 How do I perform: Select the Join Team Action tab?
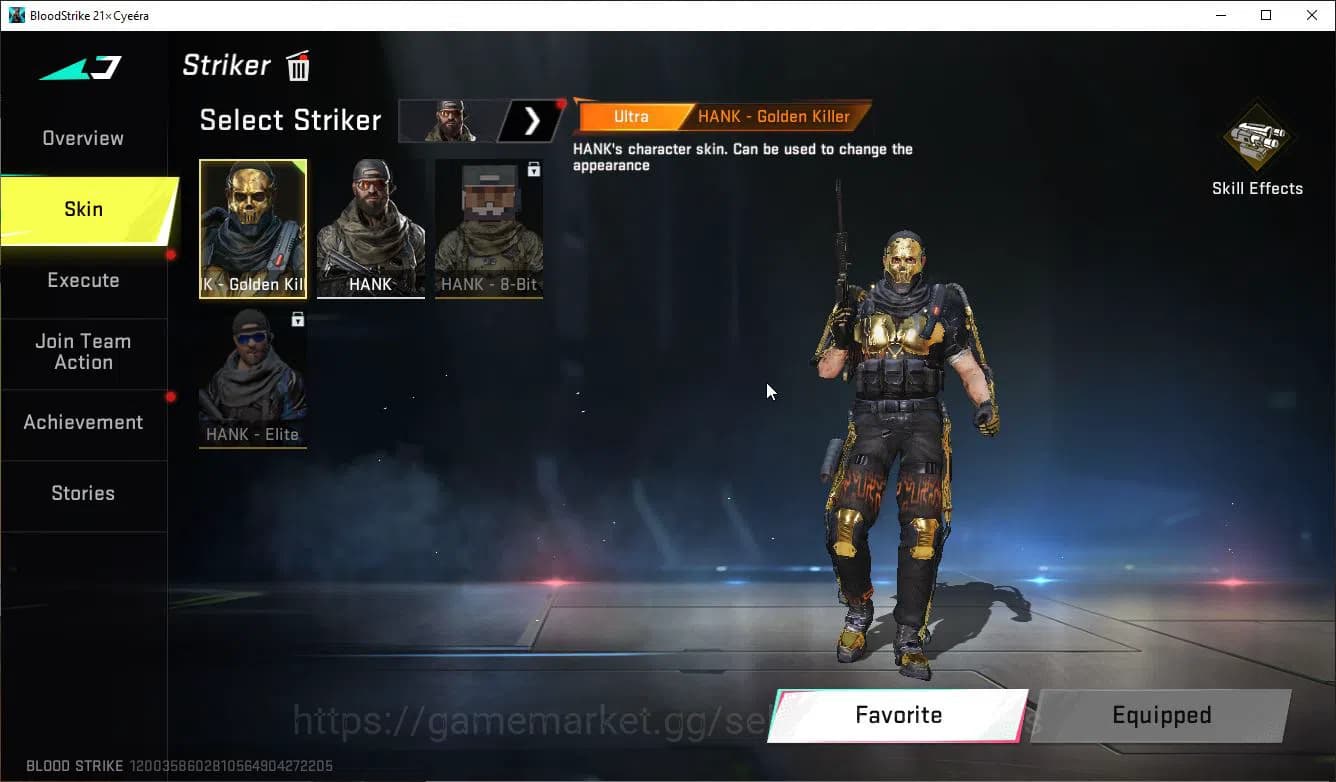tap(82, 352)
